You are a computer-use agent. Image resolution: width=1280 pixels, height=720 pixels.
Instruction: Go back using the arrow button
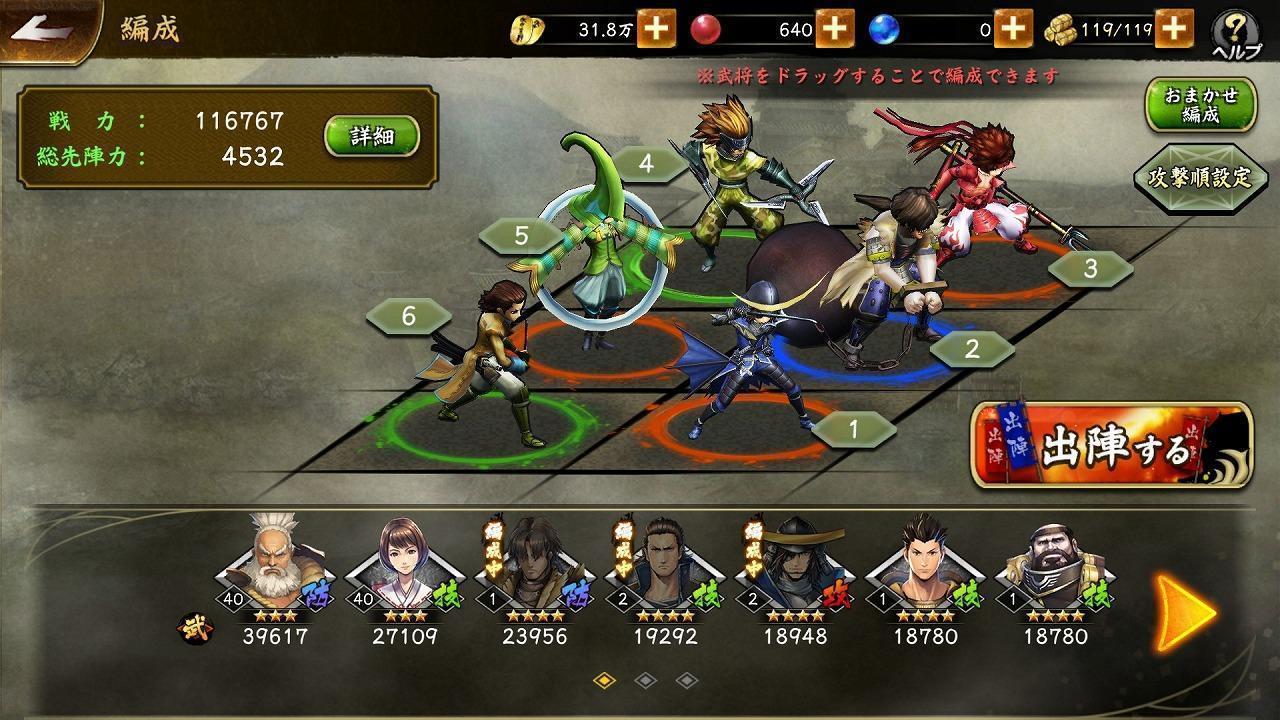[x=45, y=30]
